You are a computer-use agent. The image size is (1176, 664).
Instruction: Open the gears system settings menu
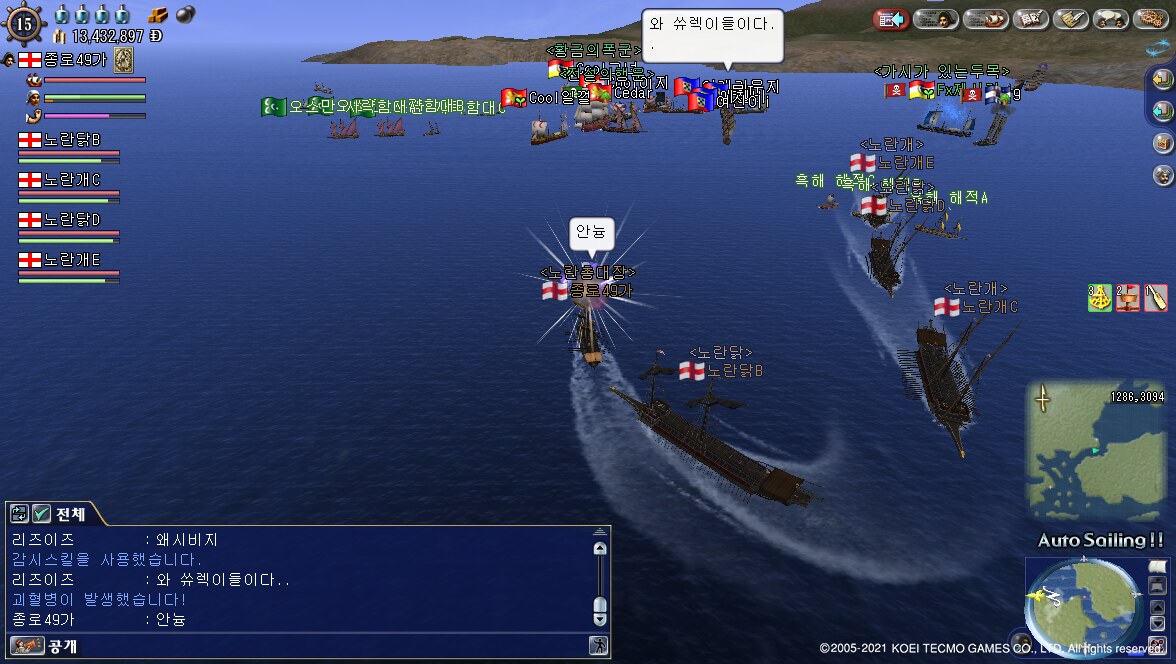coord(1150,19)
